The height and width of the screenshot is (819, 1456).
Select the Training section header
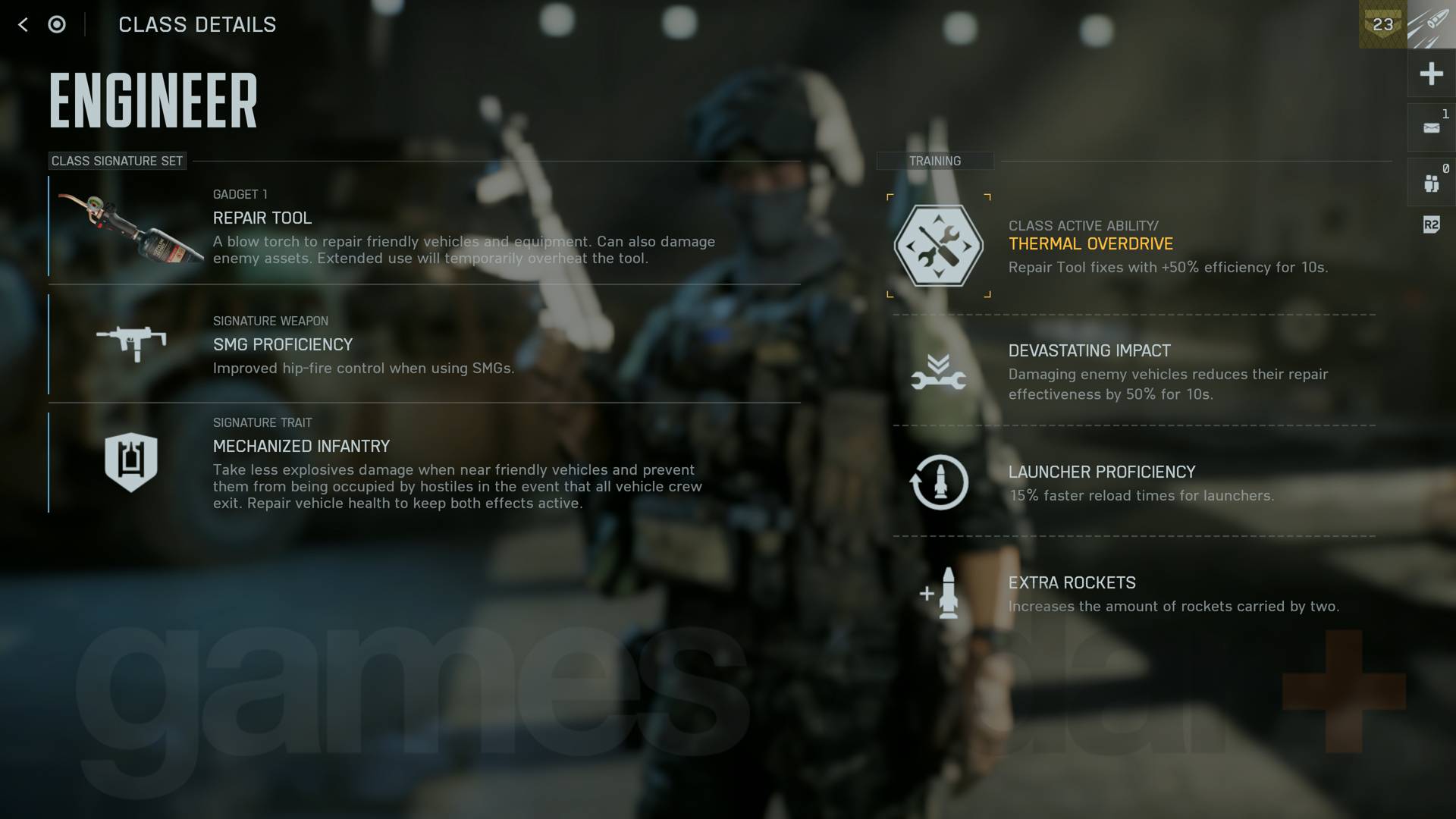click(935, 161)
